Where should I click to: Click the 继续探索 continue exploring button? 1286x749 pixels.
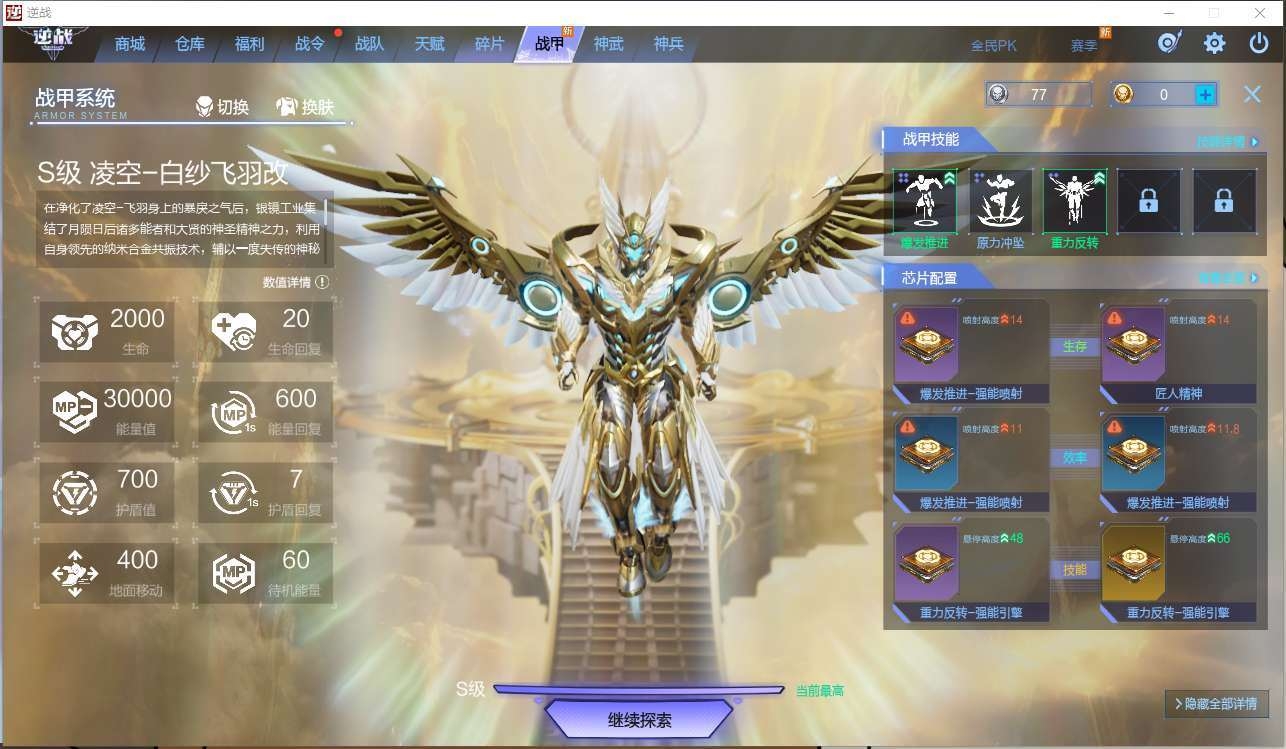639,720
